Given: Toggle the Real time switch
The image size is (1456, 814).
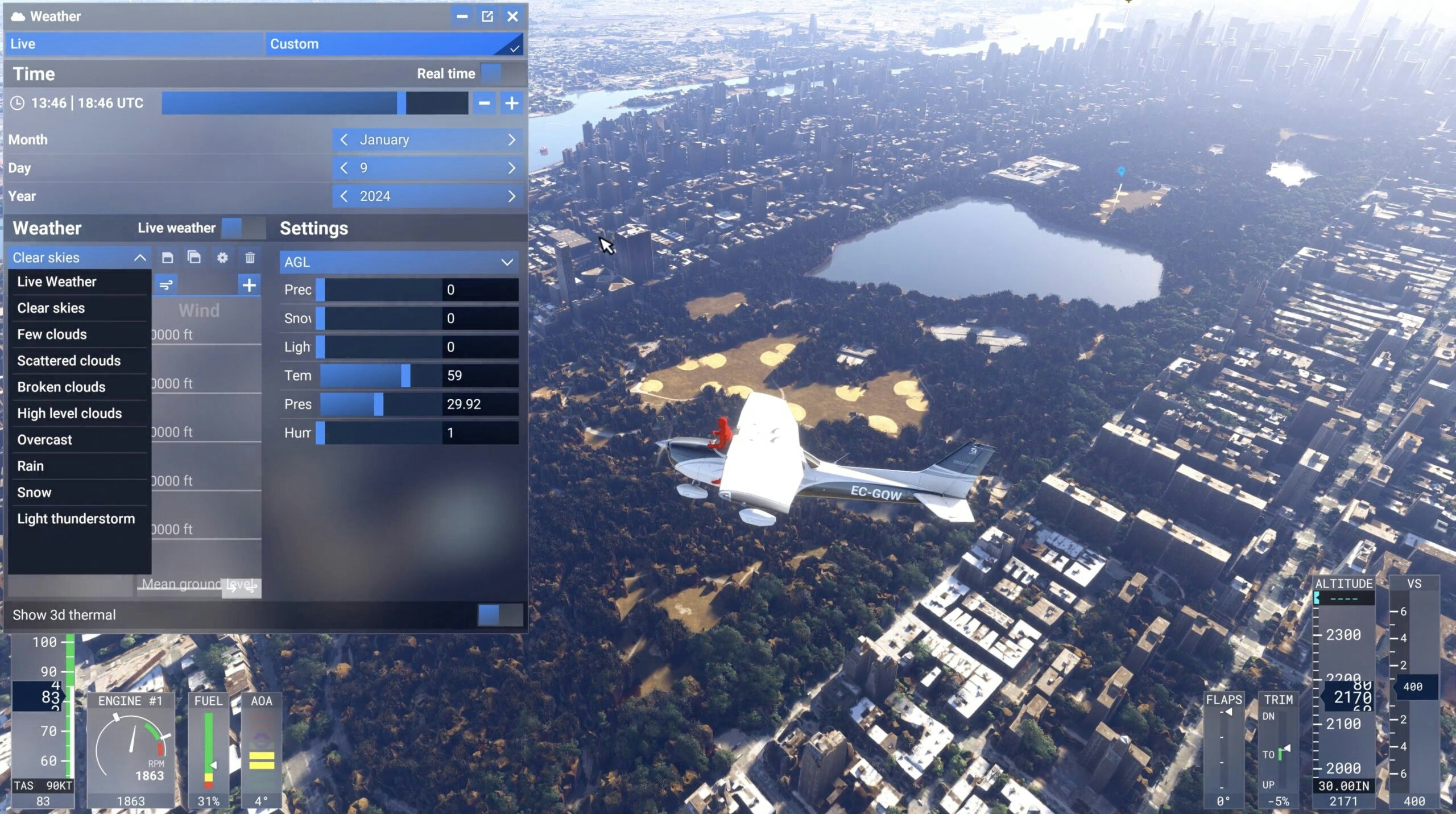Looking at the screenshot, I should 500,73.
